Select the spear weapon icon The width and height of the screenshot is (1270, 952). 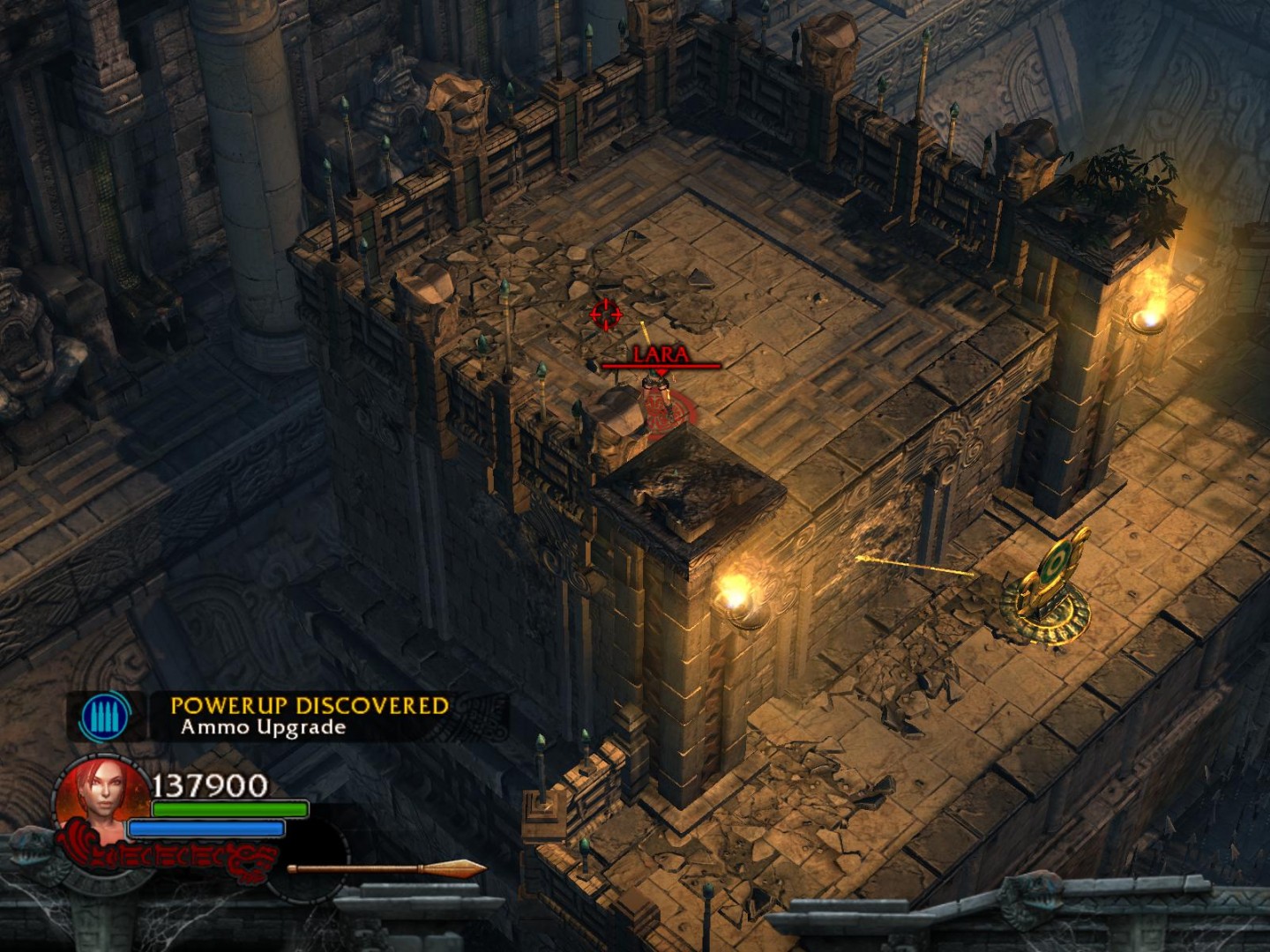pyautogui.click(x=386, y=869)
